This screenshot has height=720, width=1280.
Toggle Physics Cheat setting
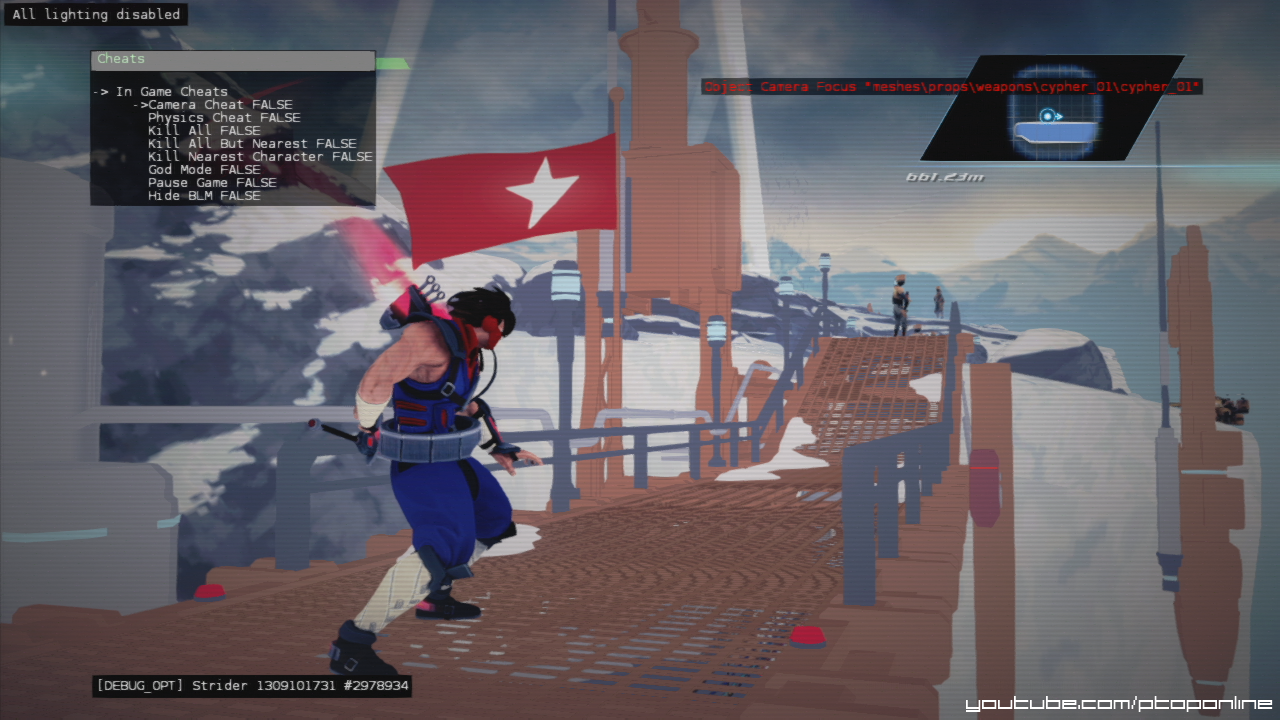(x=223, y=118)
